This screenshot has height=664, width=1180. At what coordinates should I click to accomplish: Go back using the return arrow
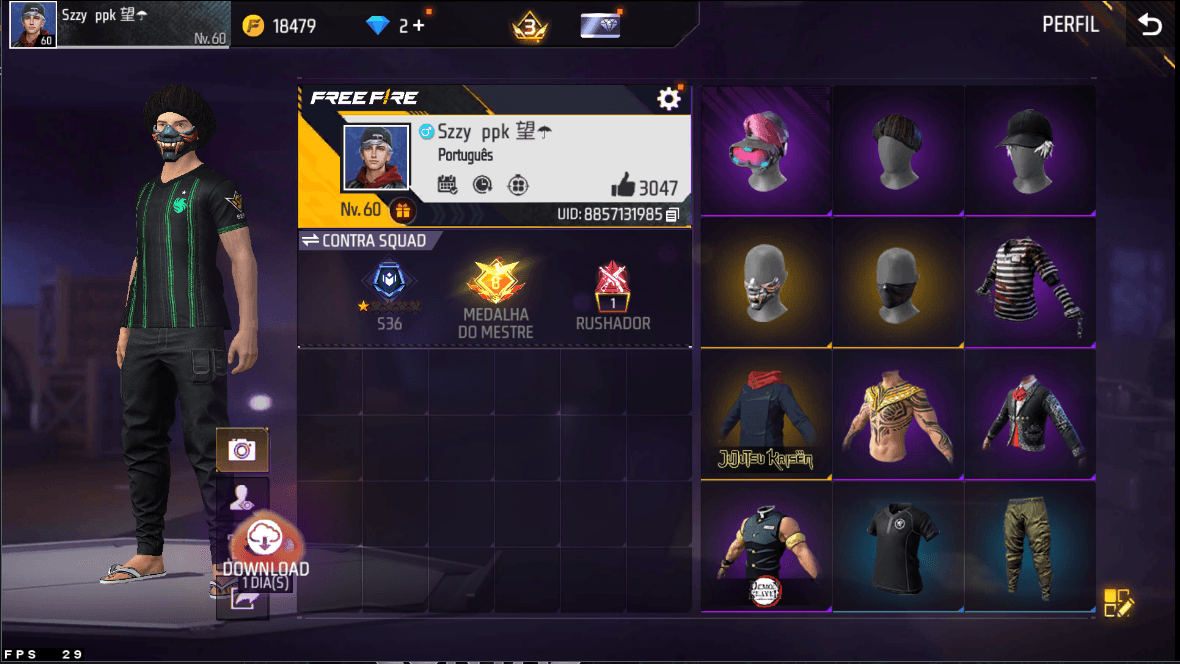(1151, 25)
